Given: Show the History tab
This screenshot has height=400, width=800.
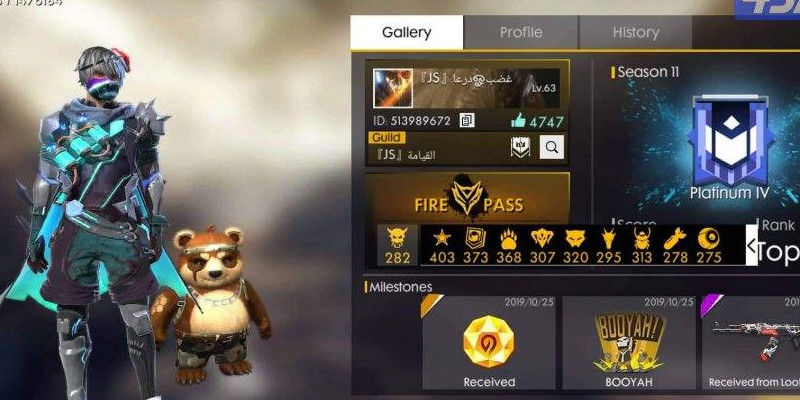Looking at the screenshot, I should [635, 32].
